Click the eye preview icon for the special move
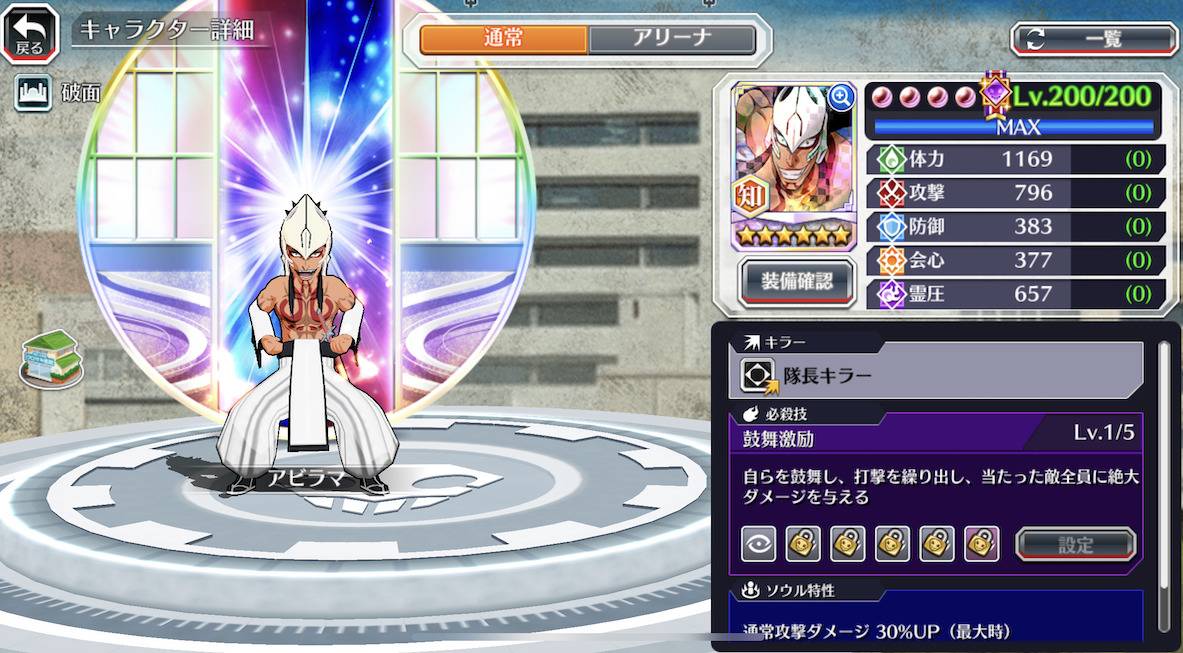This screenshot has height=653, width=1183. pyautogui.click(x=758, y=545)
